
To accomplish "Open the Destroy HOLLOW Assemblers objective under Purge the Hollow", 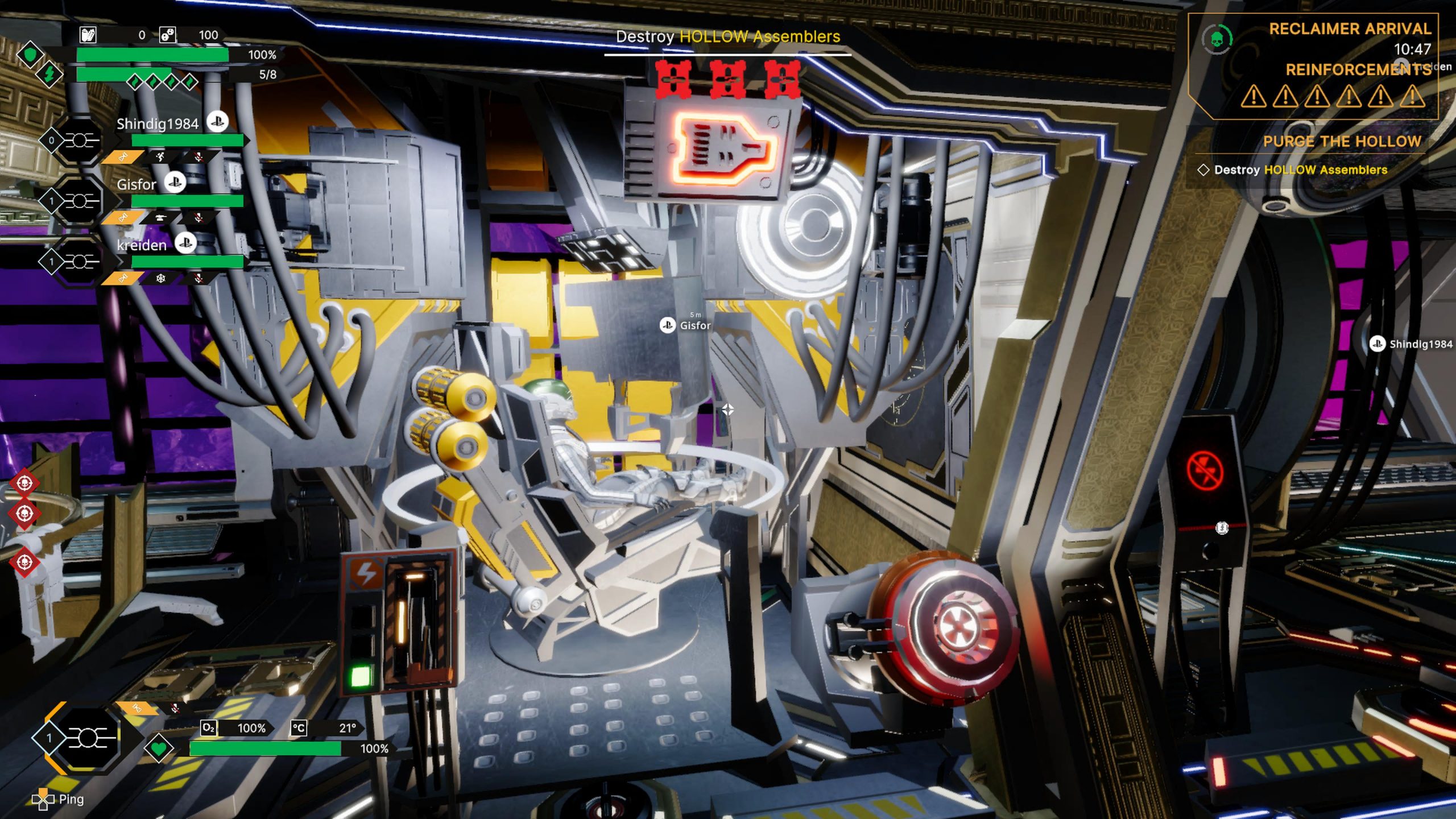I will coord(1300,170).
